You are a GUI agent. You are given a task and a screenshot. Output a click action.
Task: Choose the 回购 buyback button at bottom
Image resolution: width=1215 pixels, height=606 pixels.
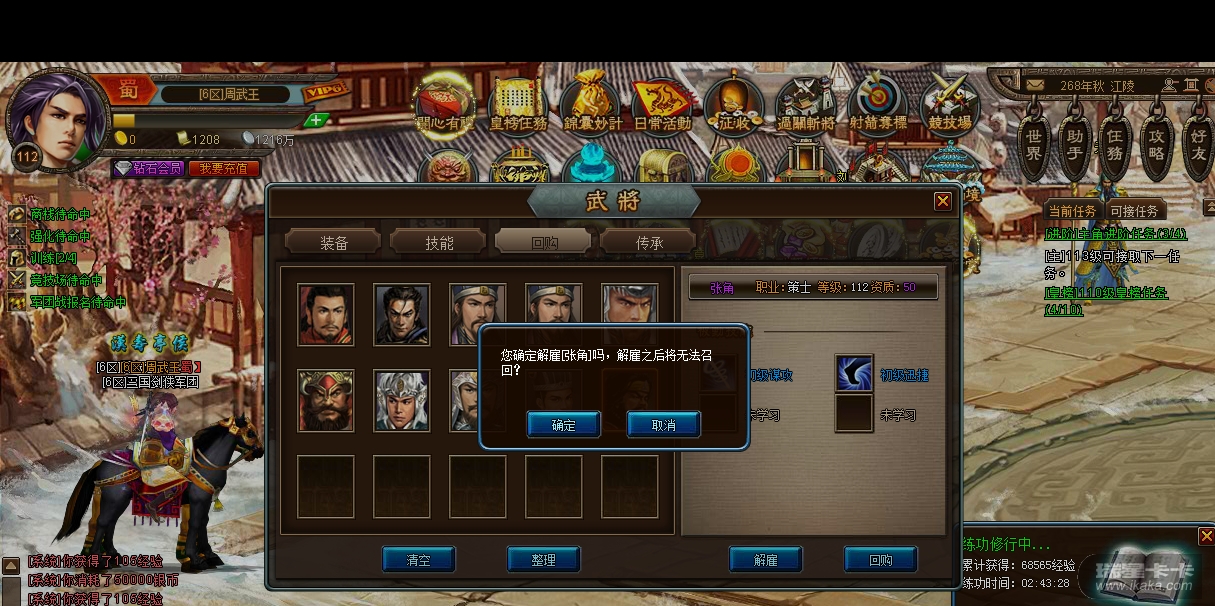(x=880, y=560)
